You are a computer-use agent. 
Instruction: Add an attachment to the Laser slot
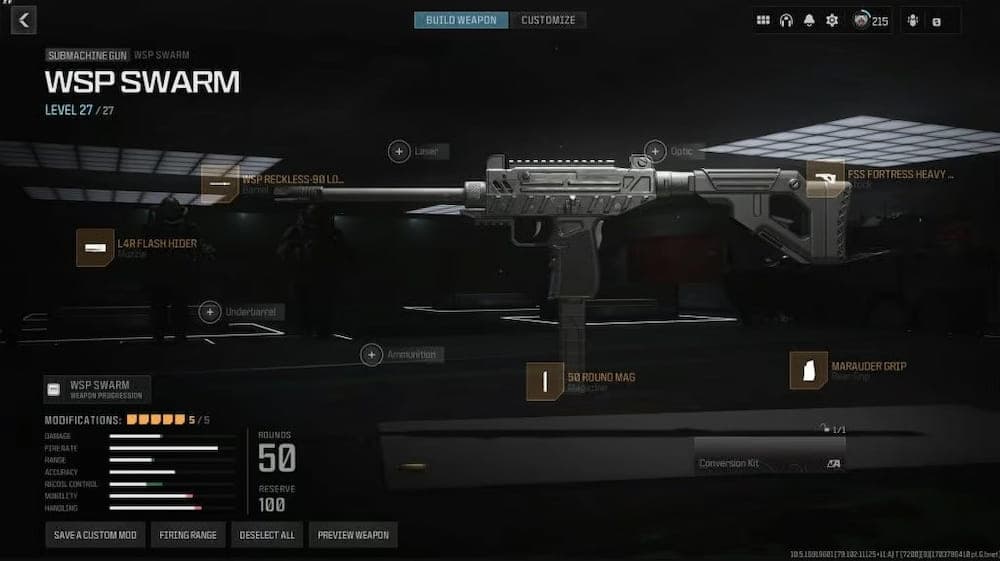399,151
